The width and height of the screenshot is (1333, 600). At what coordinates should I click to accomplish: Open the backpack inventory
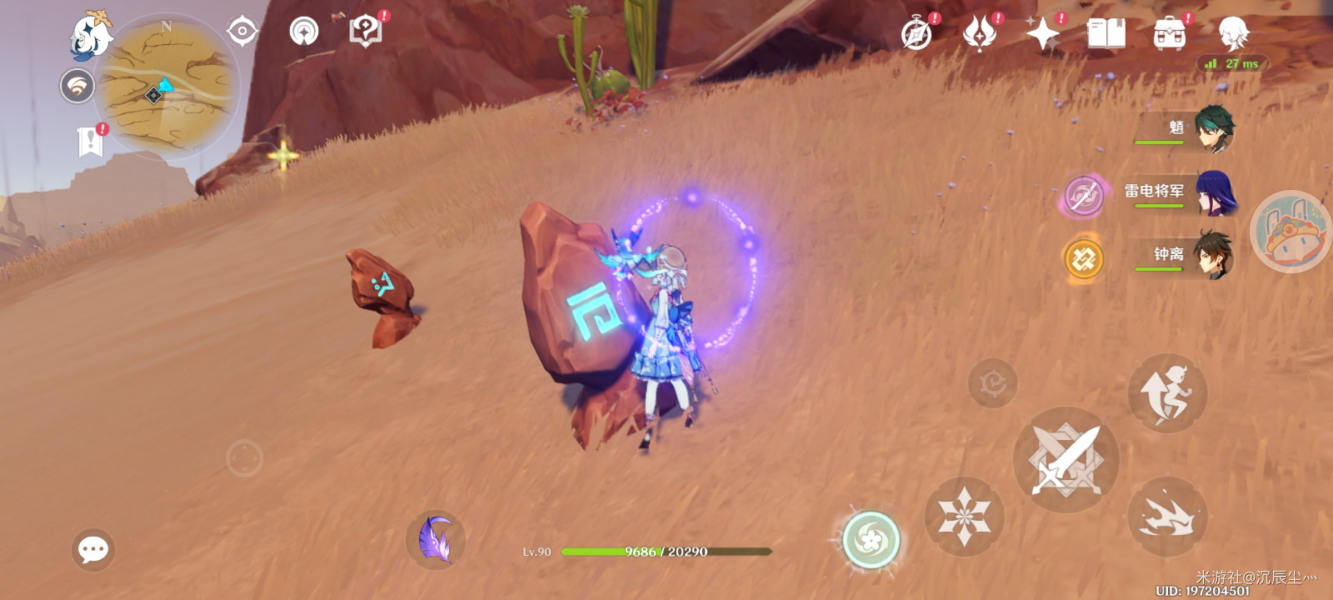[x=1169, y=34]
